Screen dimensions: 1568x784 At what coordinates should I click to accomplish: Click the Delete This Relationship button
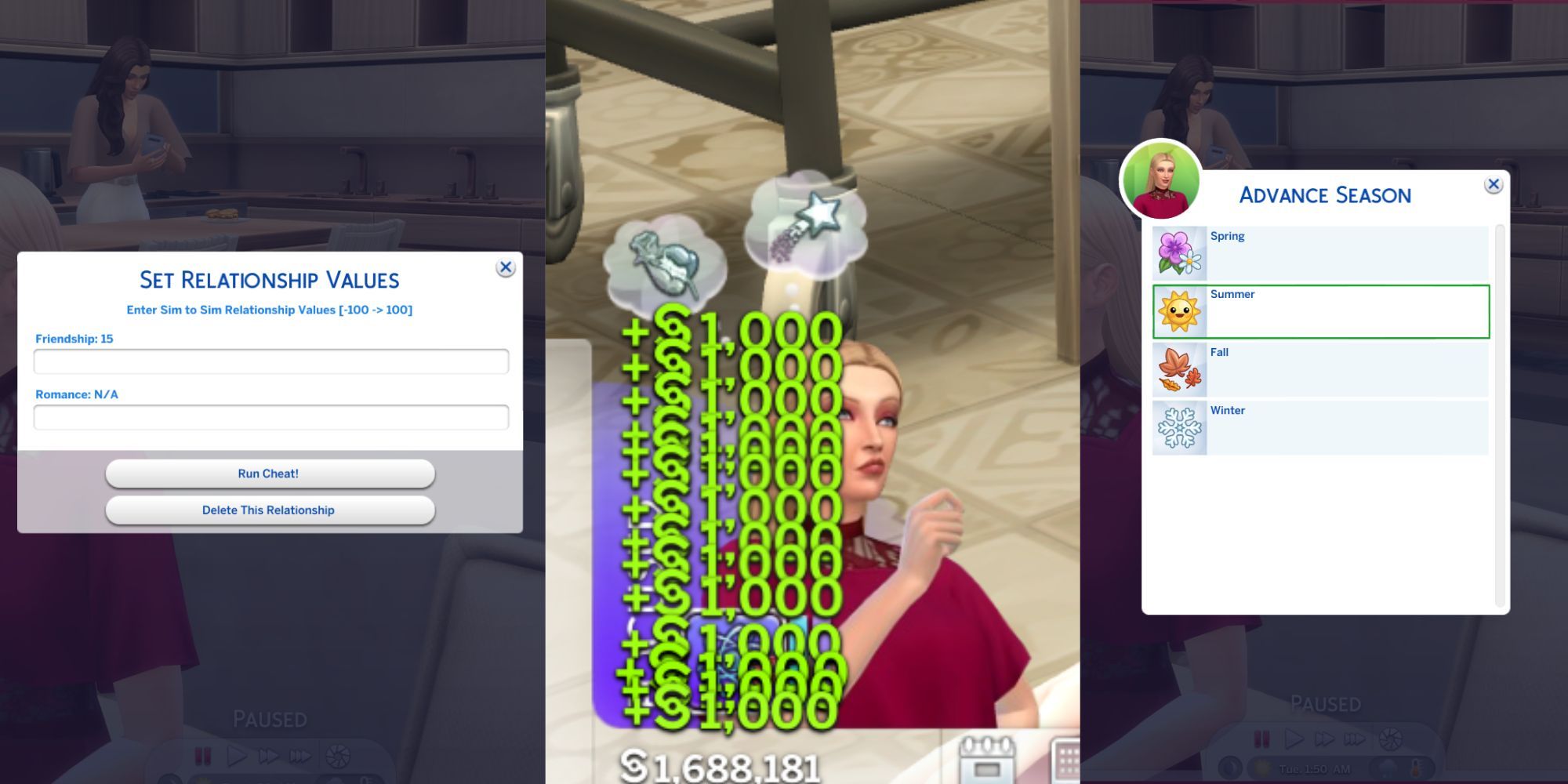[270, 510]
